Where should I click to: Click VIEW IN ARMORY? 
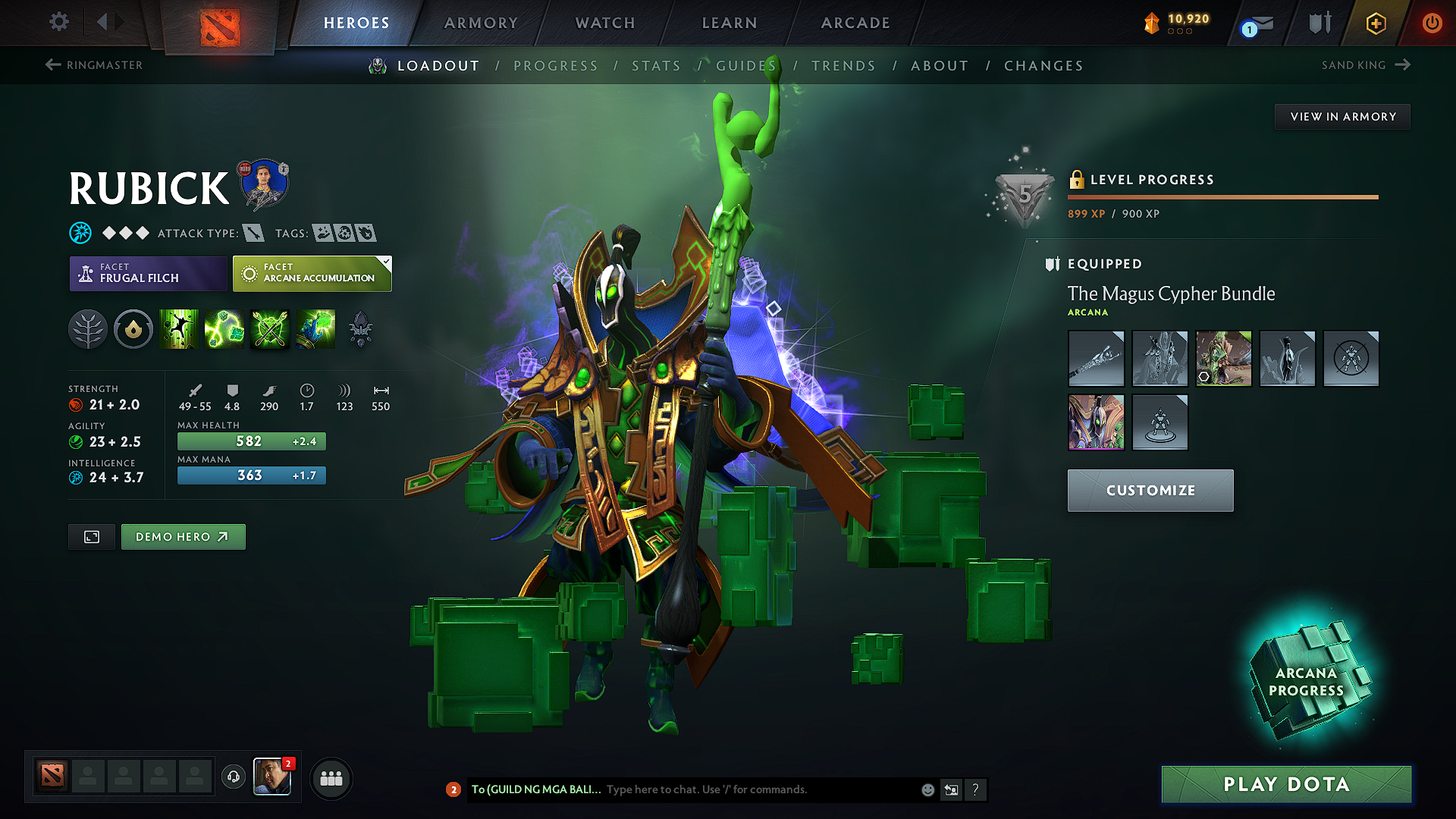click(1342, 116)
